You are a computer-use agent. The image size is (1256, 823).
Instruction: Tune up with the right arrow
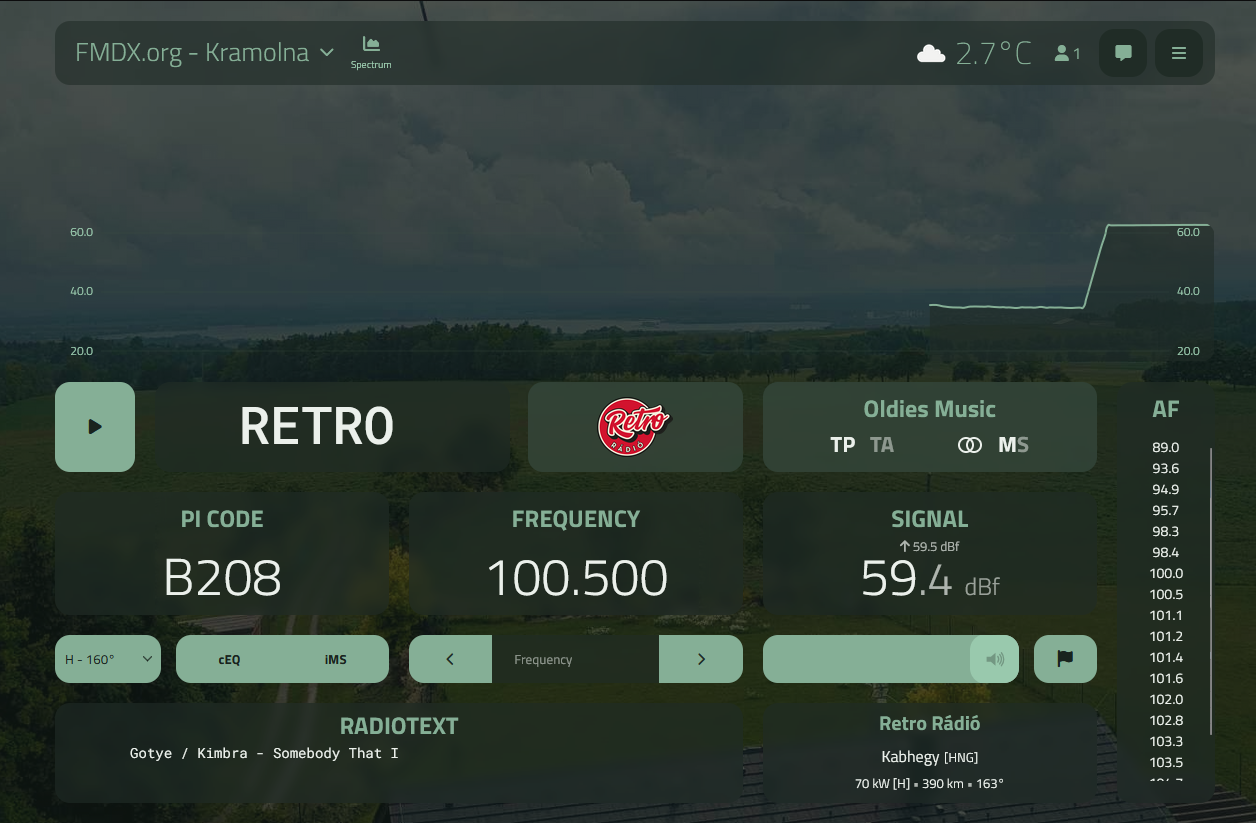pyautogui.click(x=701, y=659)
